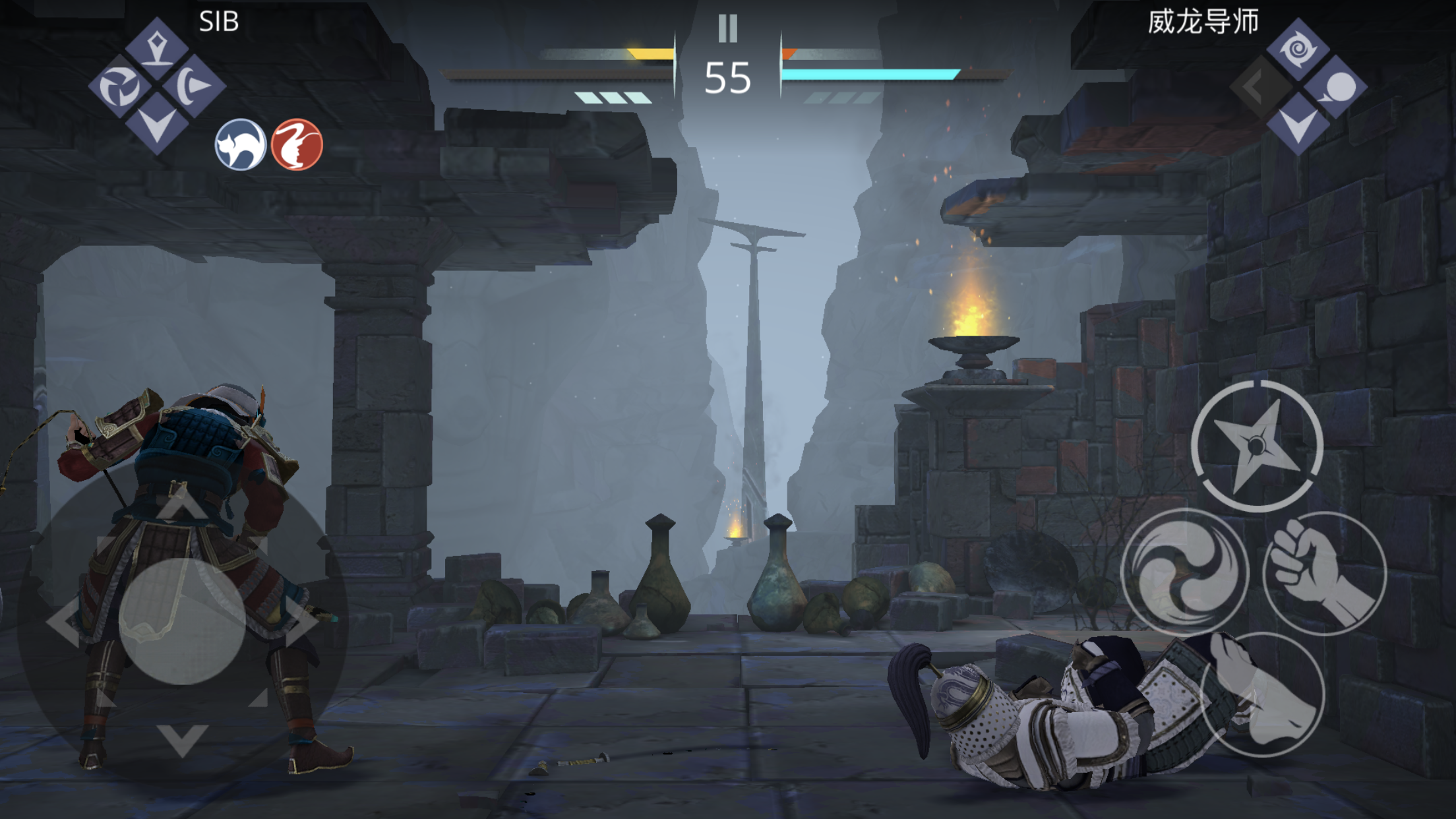Tap the joystick's up arrow
1456x819 pixels.
click(183, 504)
